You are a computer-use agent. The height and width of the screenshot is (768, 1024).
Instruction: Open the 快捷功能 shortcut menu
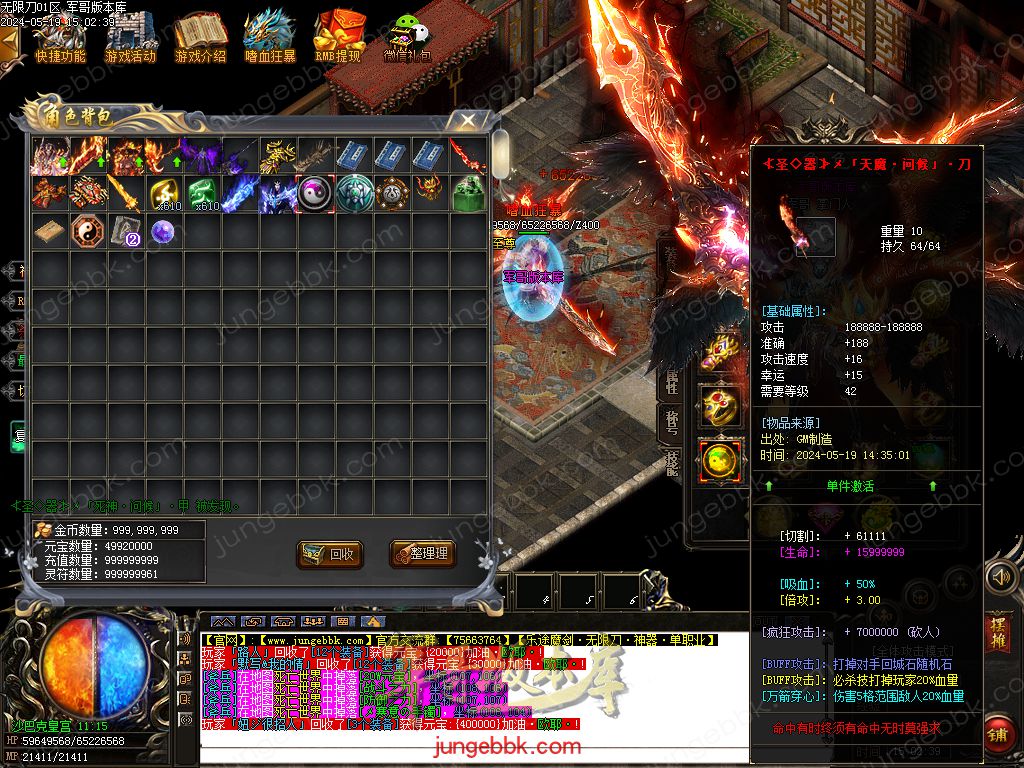coord(60,38)
